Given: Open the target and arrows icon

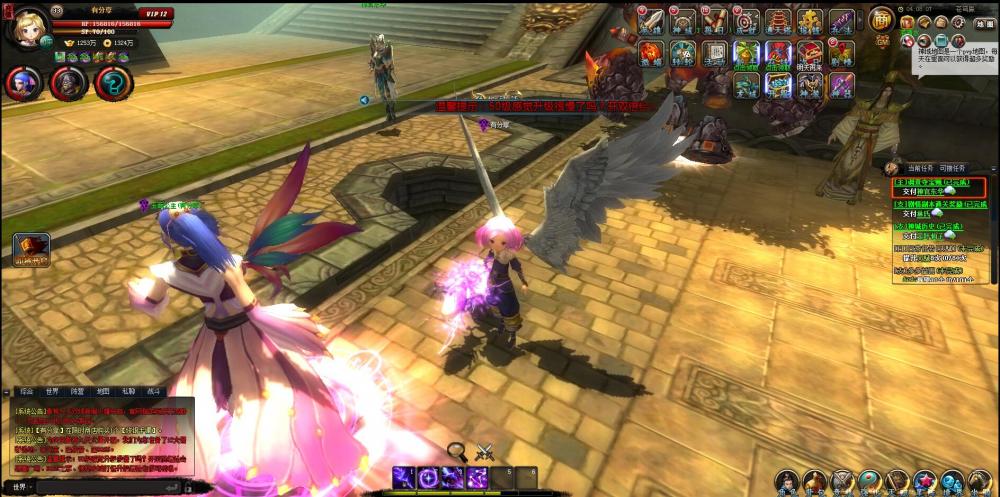Looking at the screenshot, I should click(x=746, y=21).
